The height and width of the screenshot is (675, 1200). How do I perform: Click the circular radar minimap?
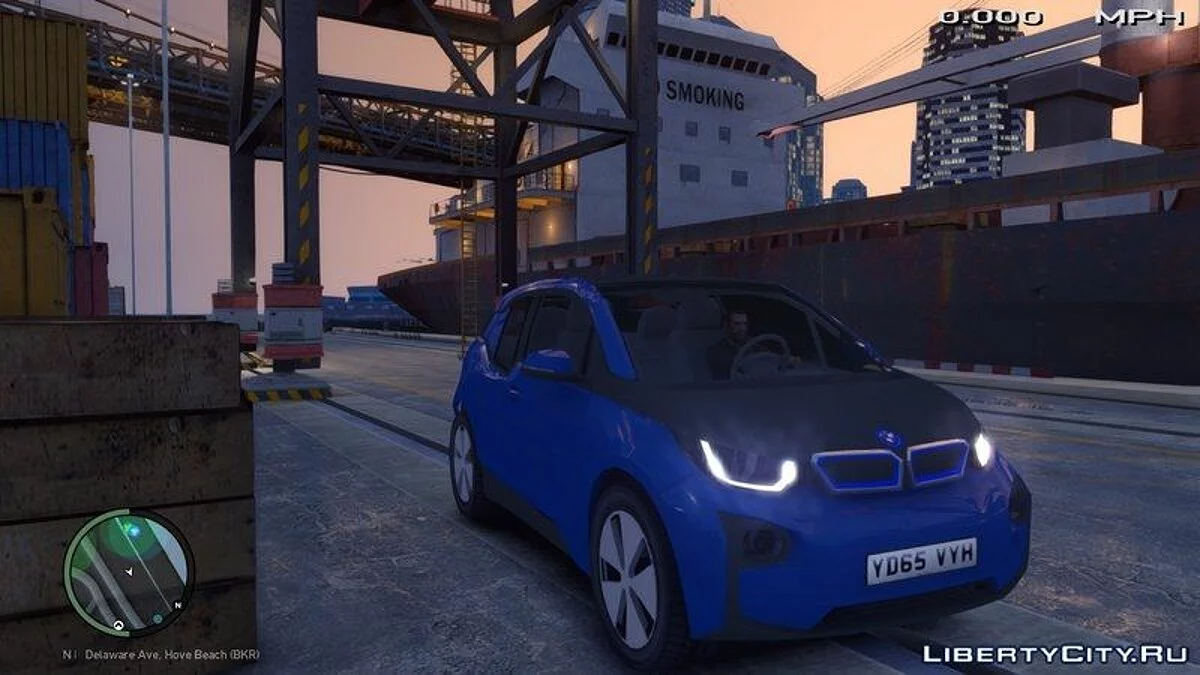coord(128,573)
